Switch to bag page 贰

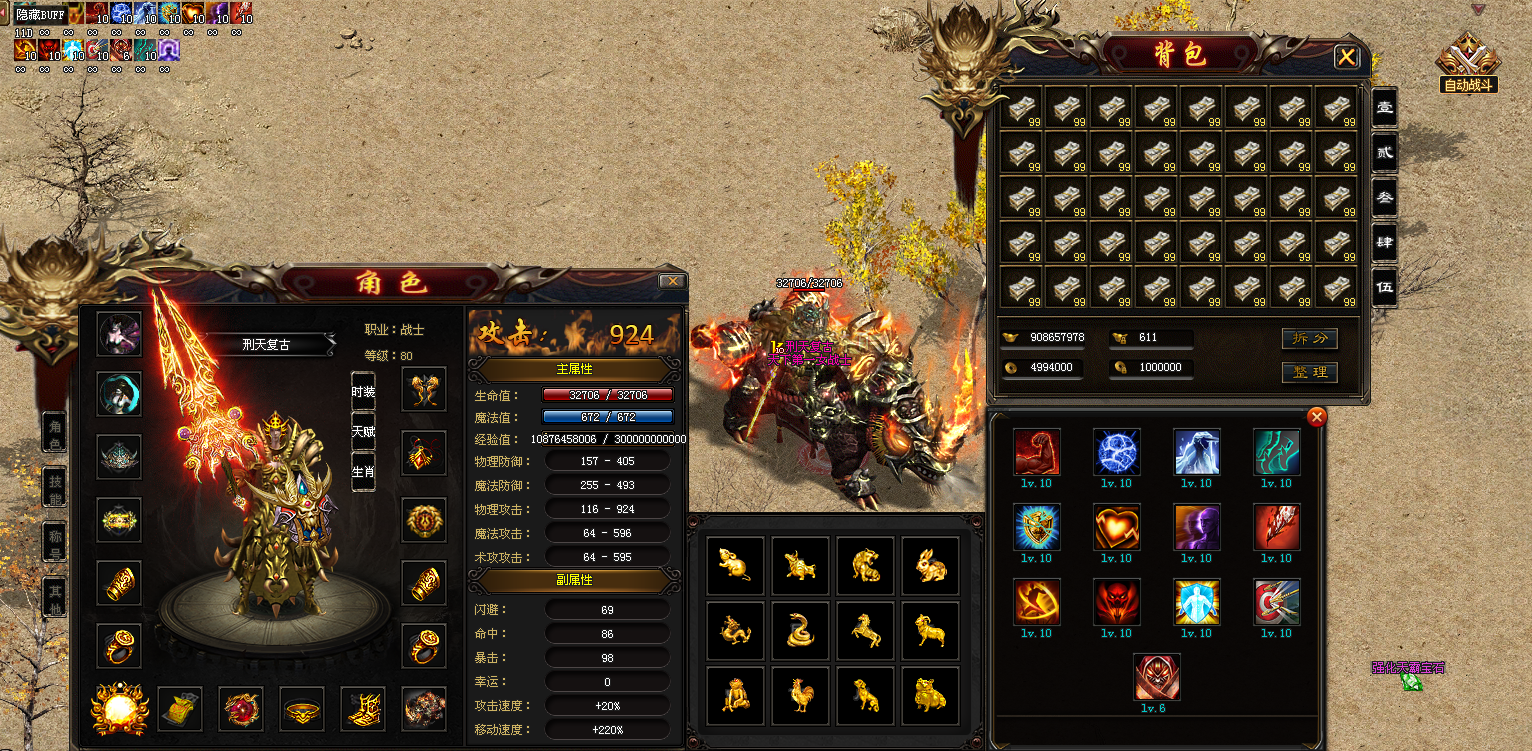[x=1384, y=153]
